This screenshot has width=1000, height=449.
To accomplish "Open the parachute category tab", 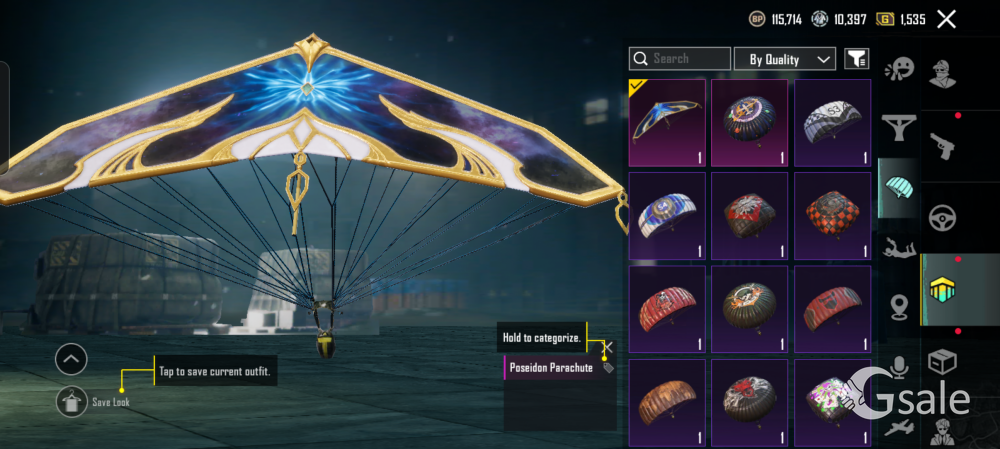I will [x=900, y=185].
